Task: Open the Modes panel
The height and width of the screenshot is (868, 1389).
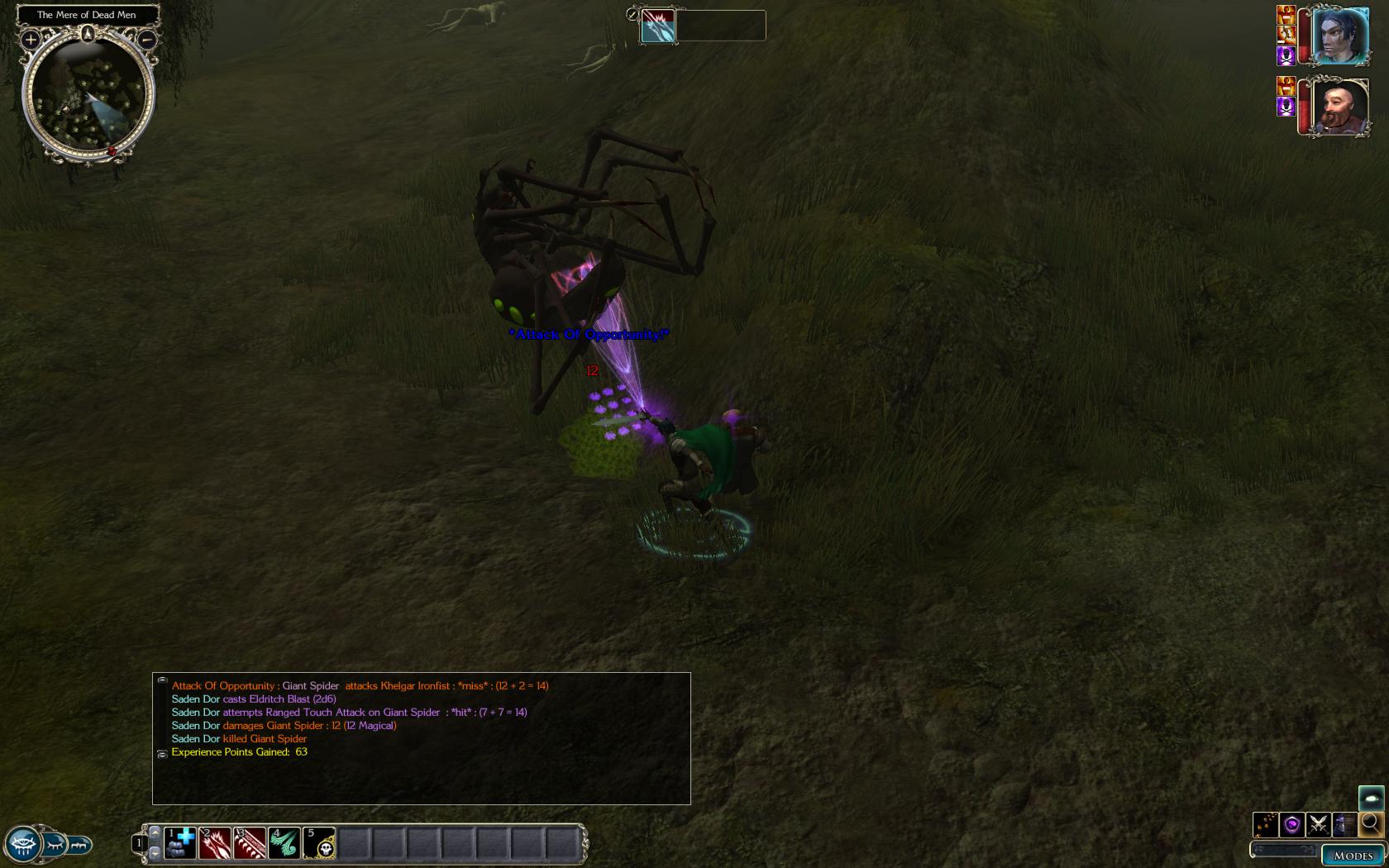Action: (1353, 856)
